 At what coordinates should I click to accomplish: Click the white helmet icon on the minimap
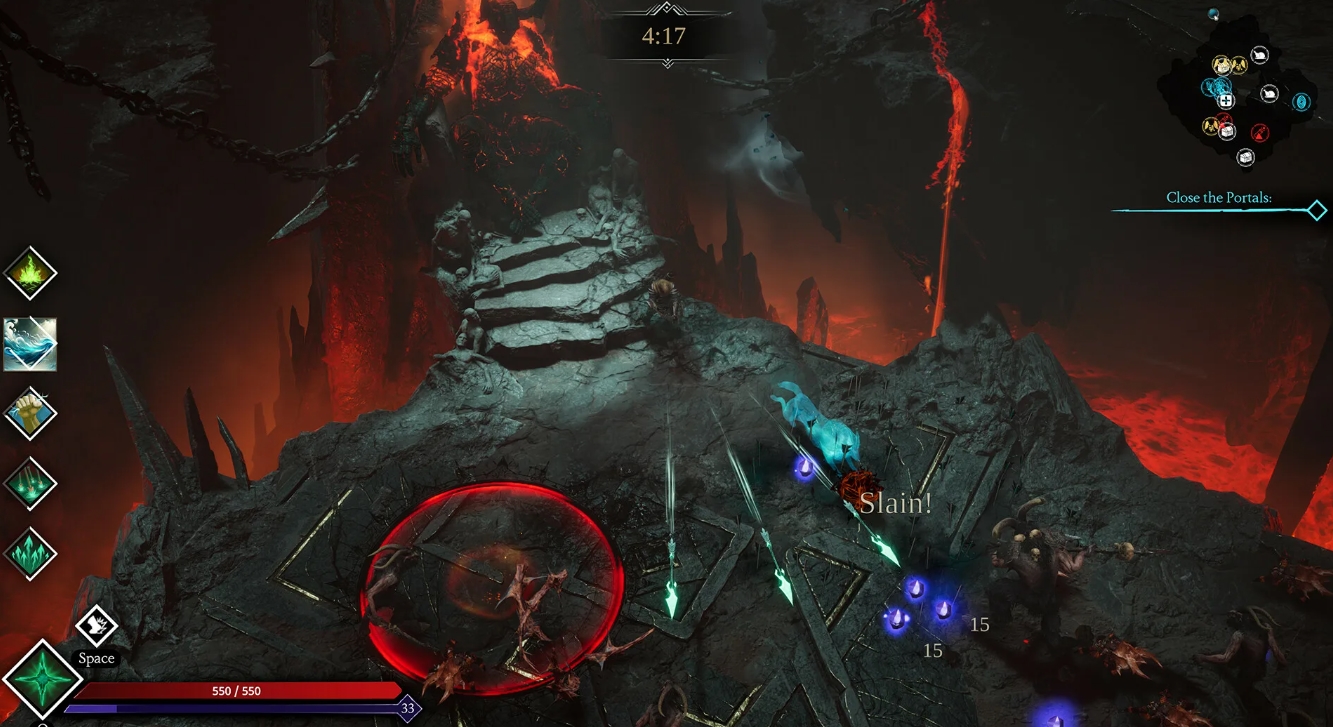tap(1259, 54)
